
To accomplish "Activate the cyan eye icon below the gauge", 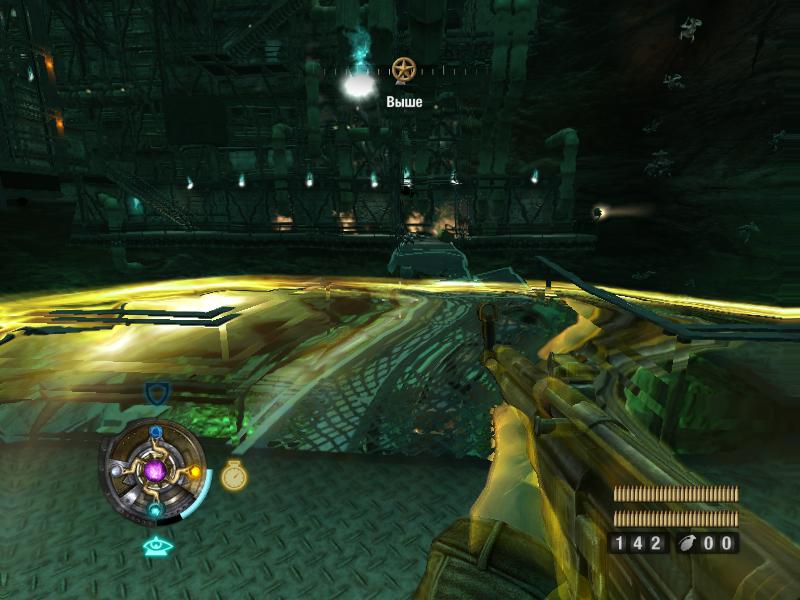I will 155,546.
